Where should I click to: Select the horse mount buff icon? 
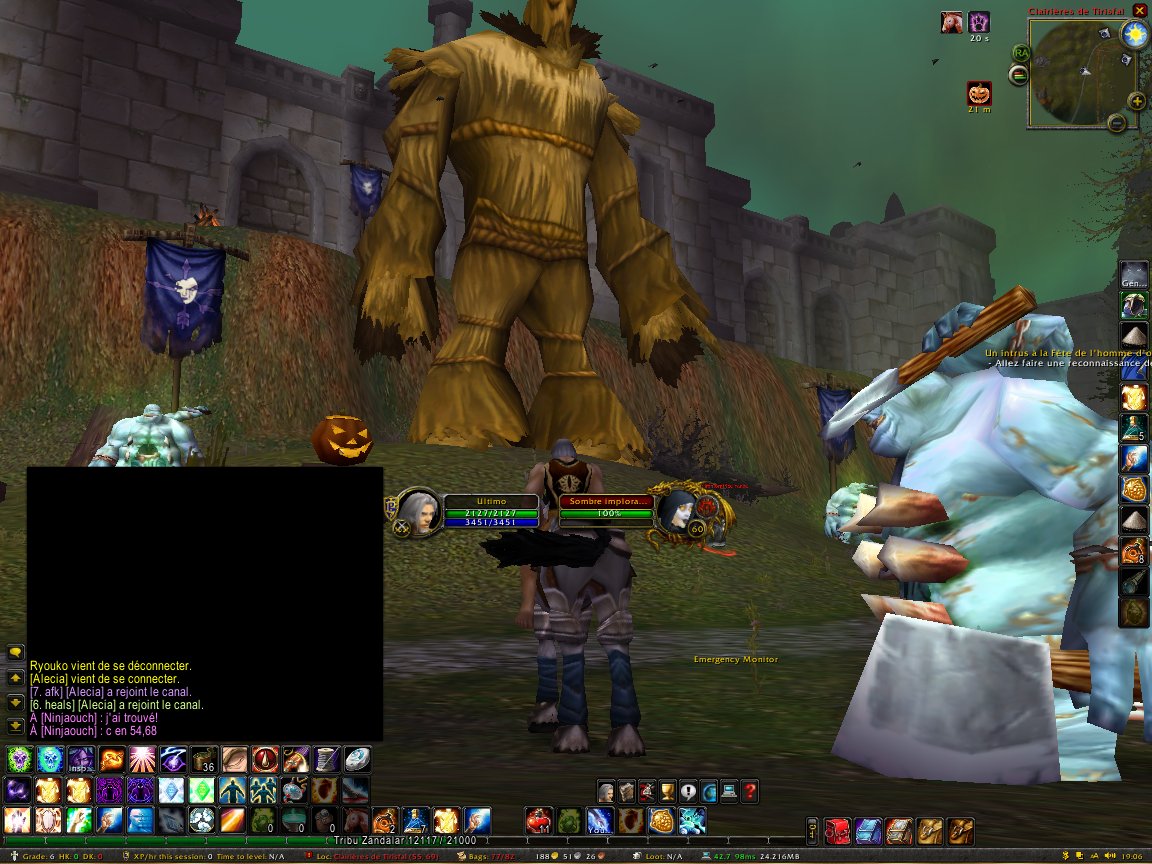952,22
